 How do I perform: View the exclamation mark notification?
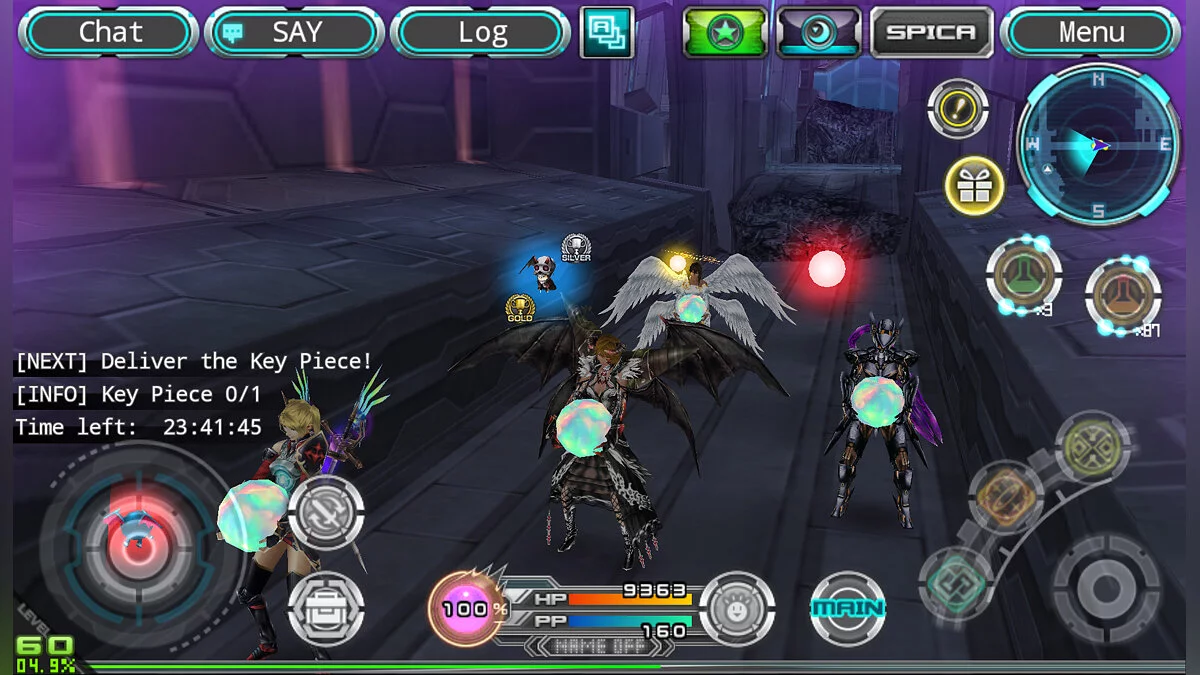tap(958, 108)
